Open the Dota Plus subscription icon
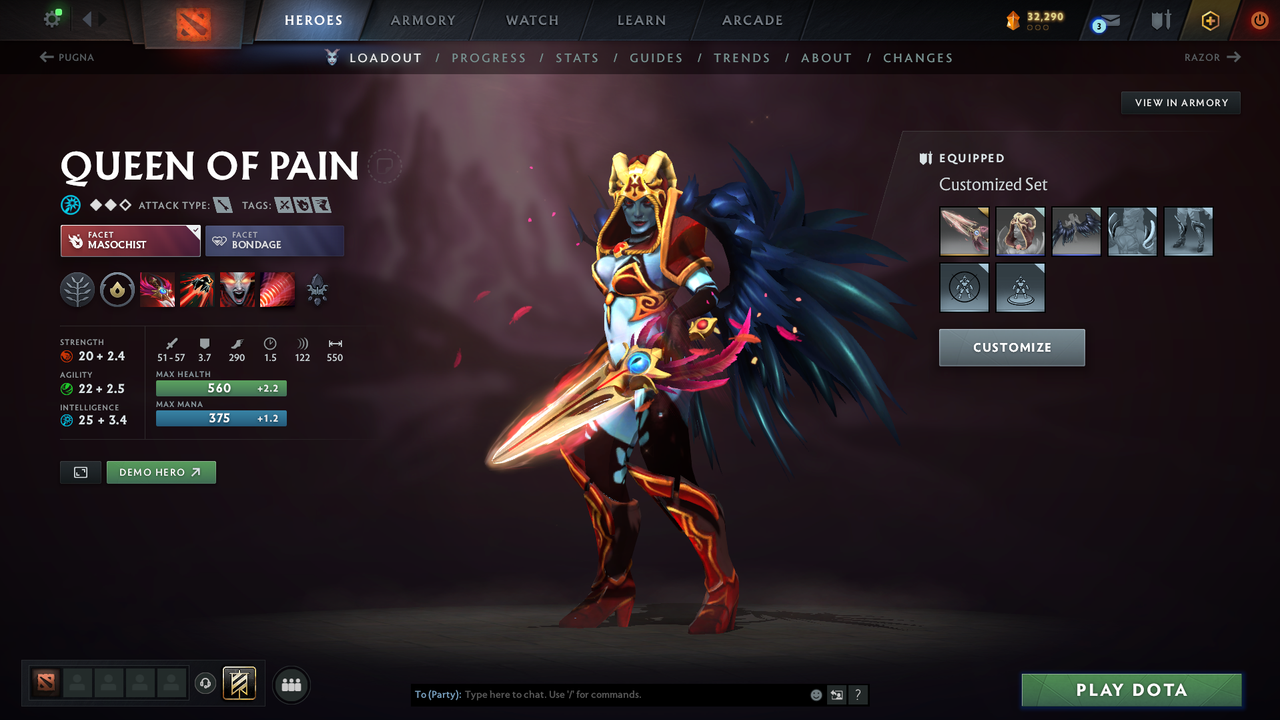 pos(1210,20)
